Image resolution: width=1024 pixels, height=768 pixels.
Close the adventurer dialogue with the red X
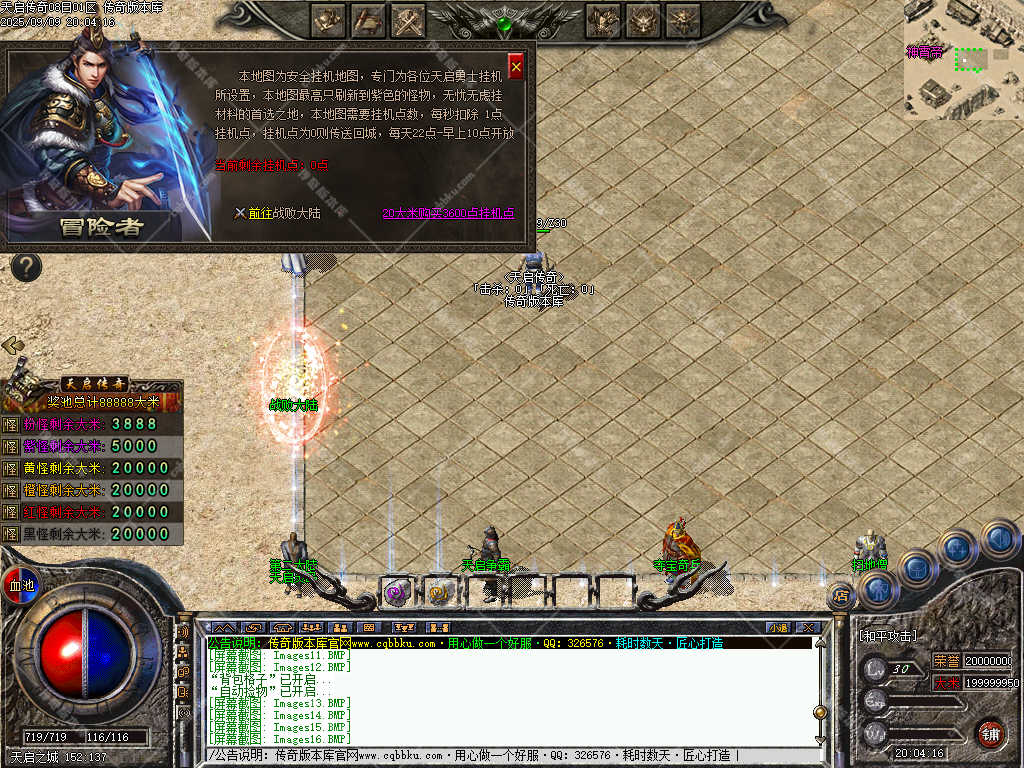pyautogui.click(x=516, y=66)
